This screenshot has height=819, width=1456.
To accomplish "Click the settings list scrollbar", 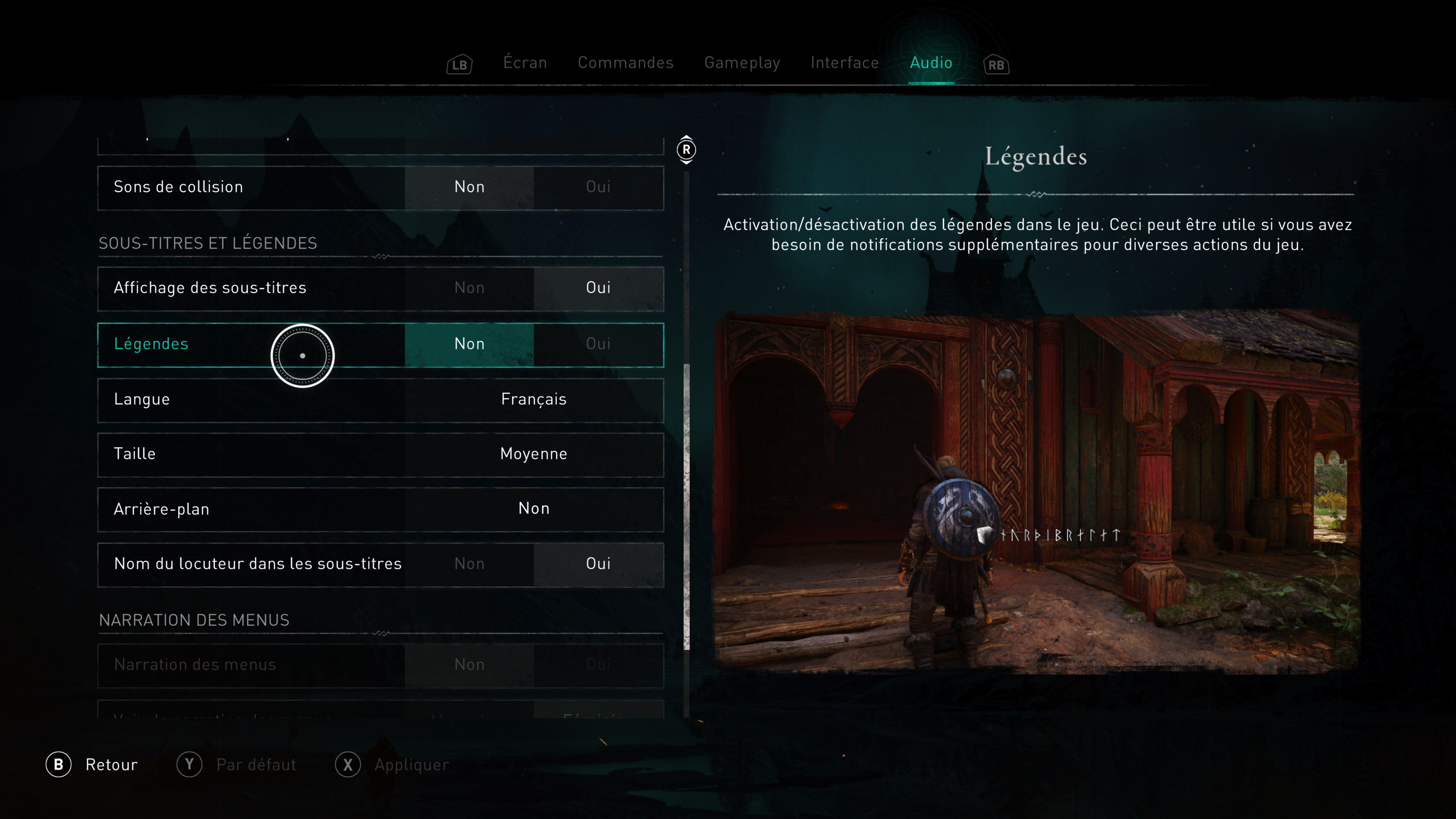I will (x=687, y=506).
